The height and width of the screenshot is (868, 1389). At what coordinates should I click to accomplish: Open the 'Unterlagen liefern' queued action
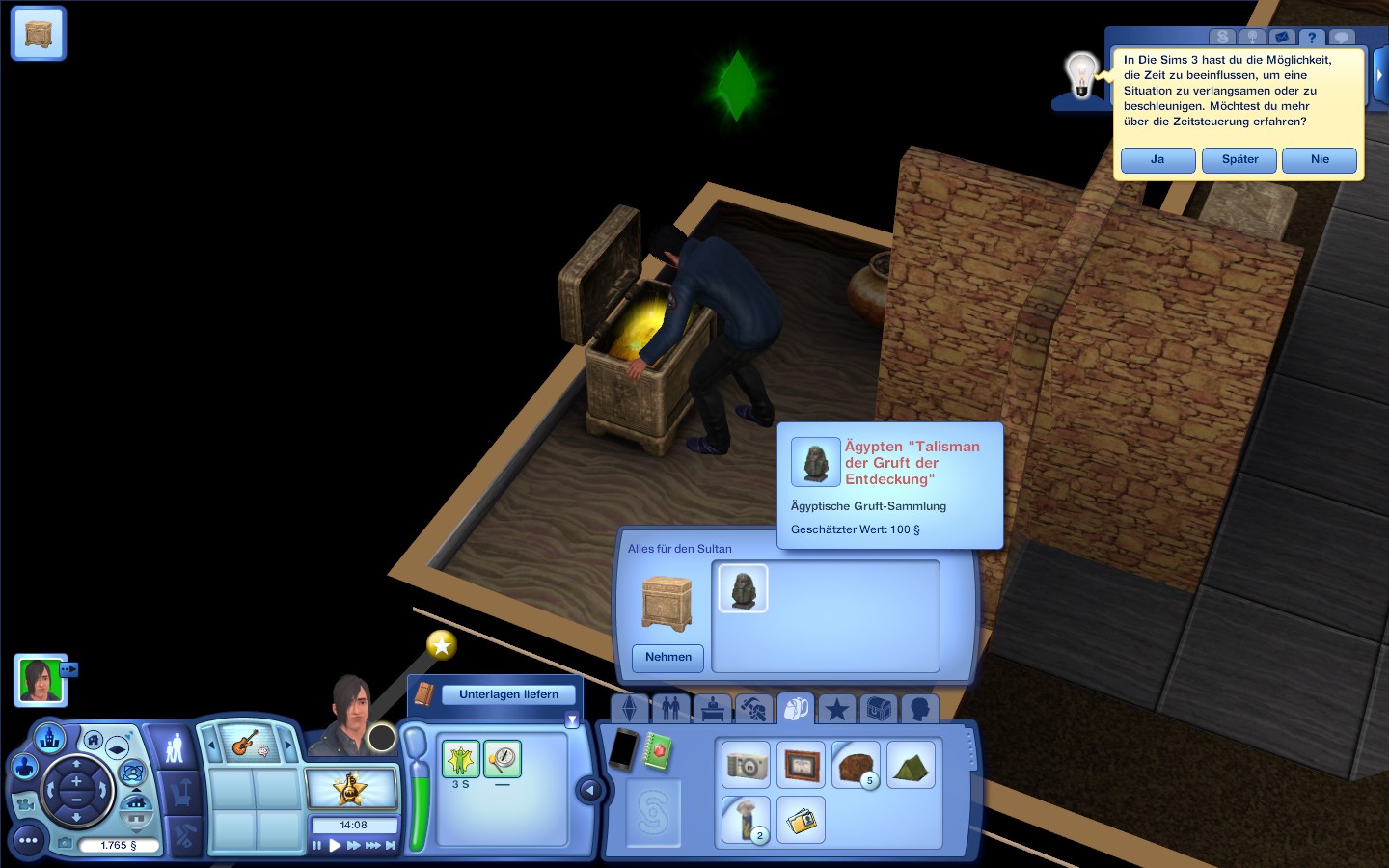coord(508,694)
